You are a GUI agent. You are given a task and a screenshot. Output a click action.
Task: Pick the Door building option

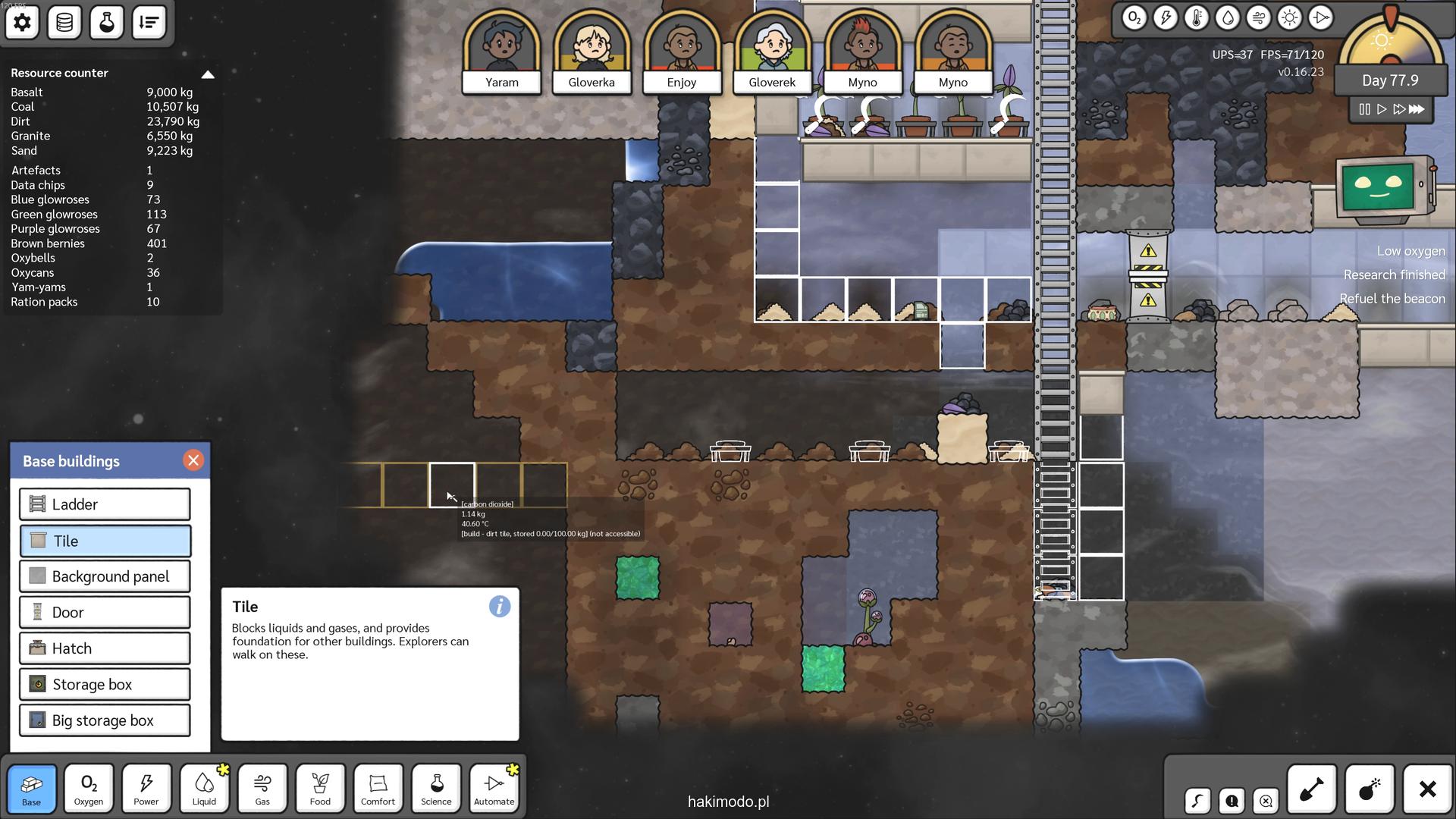[105, 613]
